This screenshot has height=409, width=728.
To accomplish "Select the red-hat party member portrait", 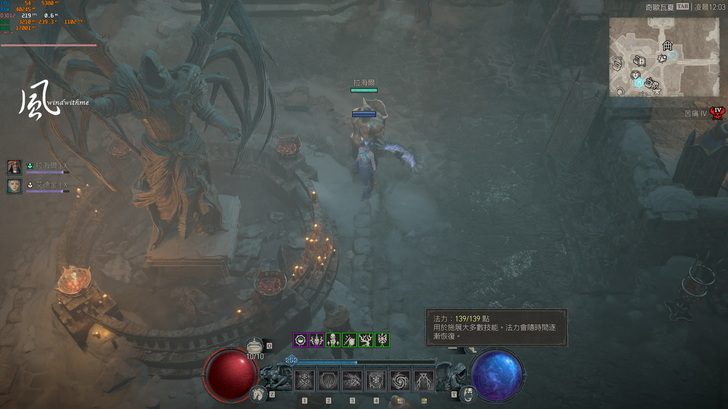I will click(x=15, y=166).
